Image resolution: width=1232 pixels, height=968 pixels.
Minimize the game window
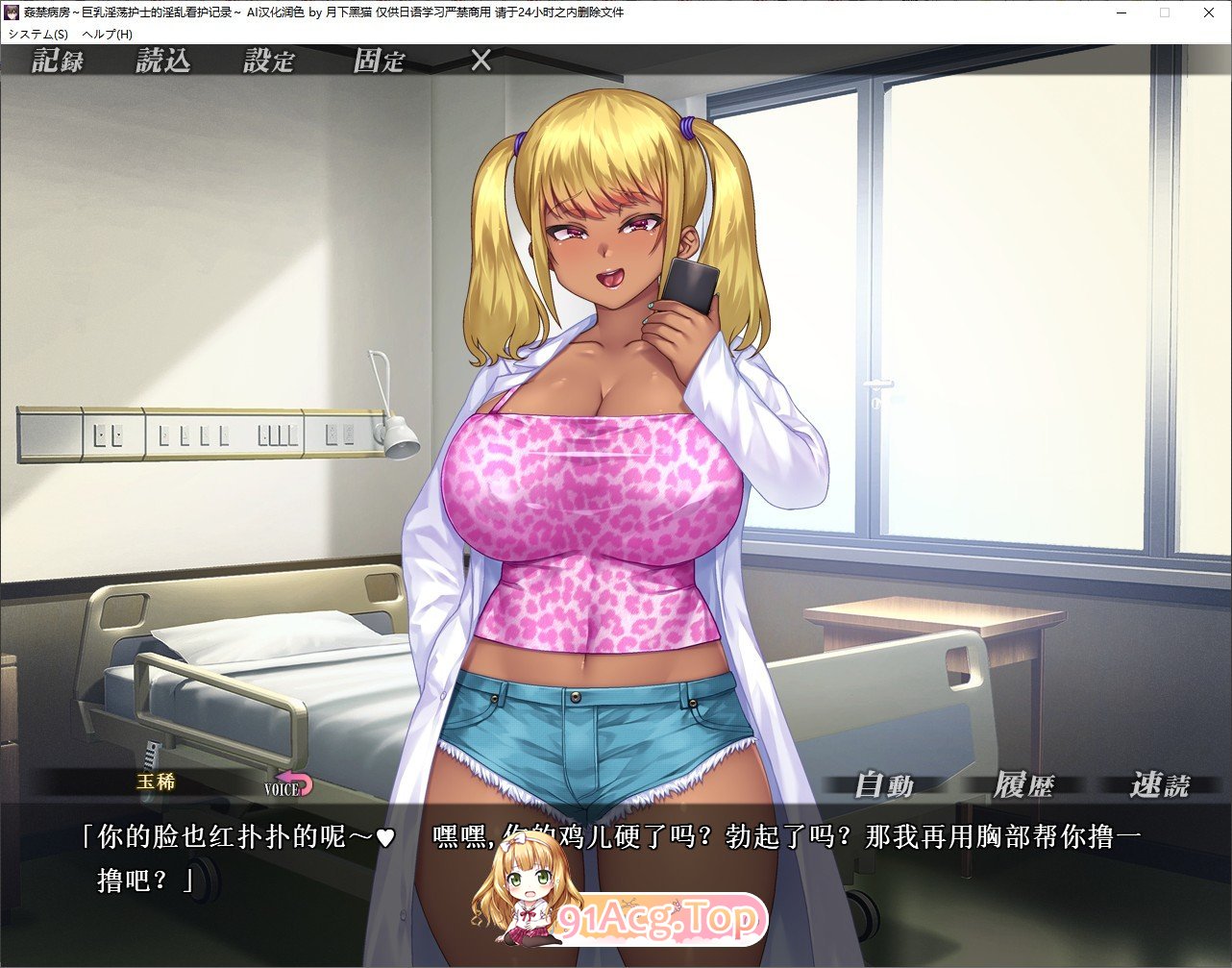pos(1121,12)
